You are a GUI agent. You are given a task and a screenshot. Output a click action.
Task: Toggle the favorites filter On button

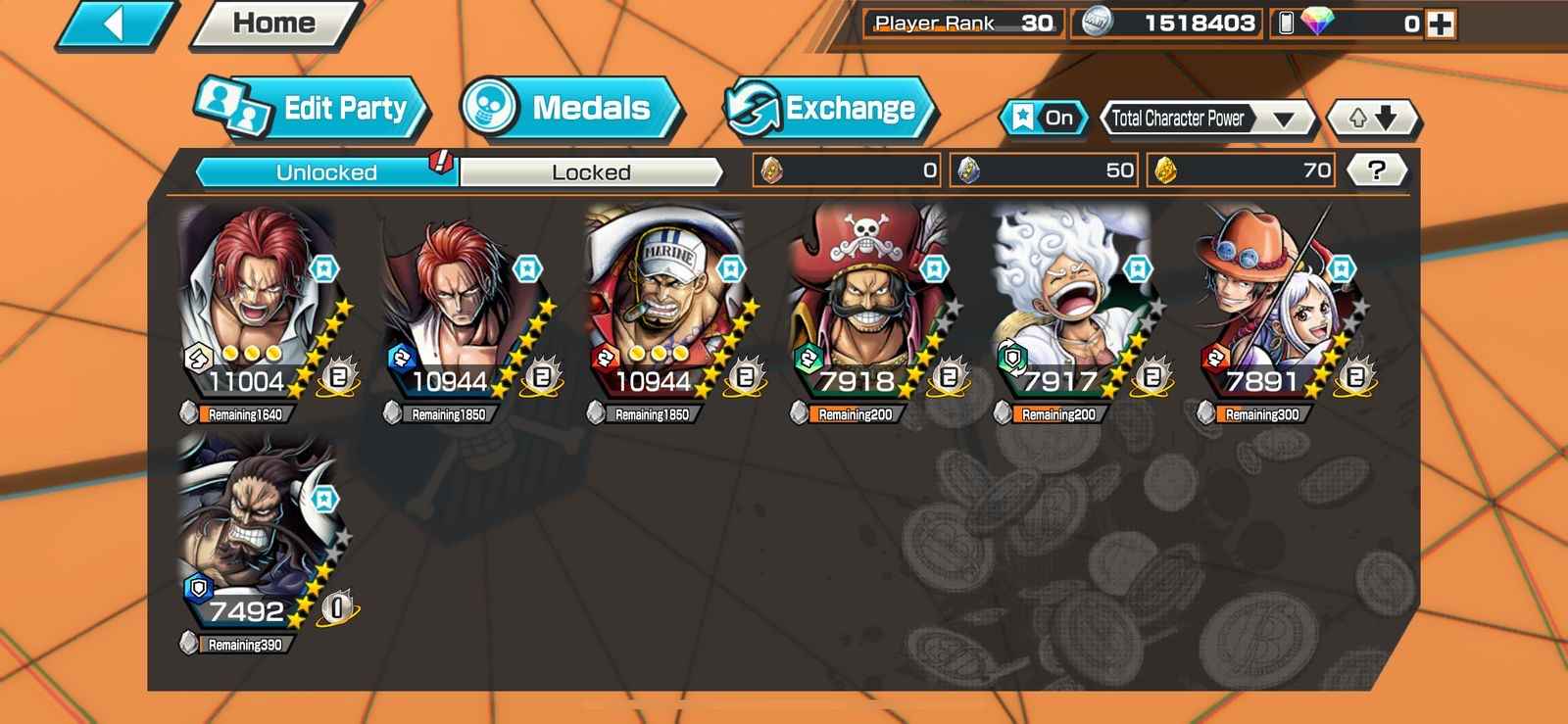pos(1044,119)
